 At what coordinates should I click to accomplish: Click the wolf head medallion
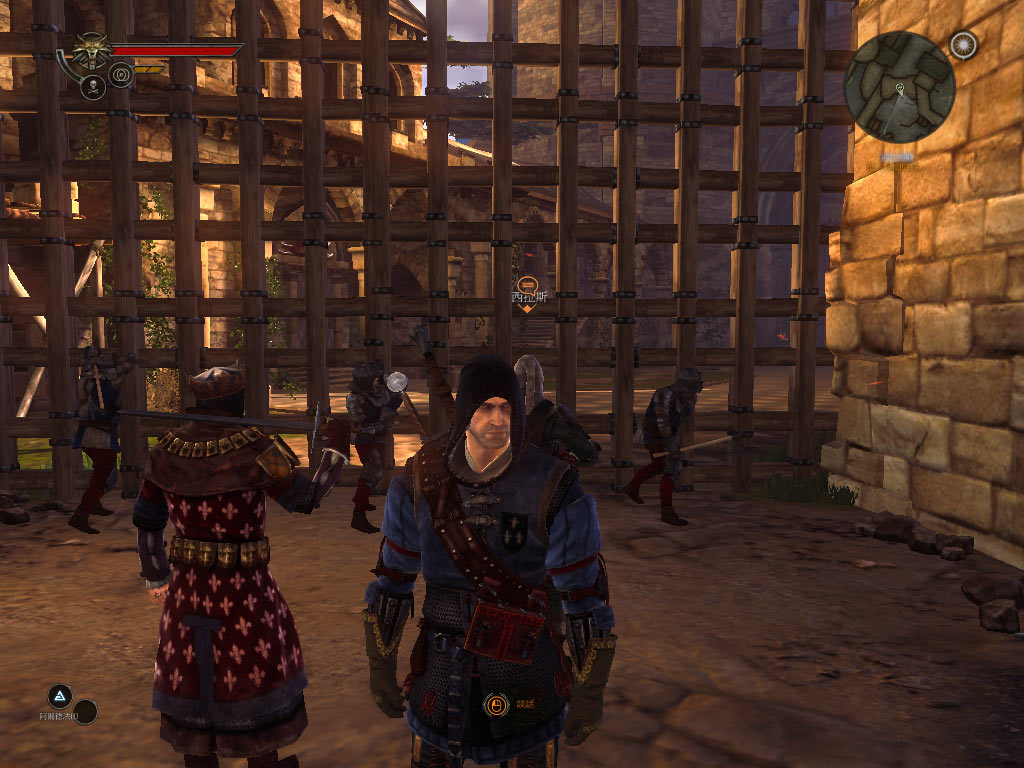(90, 50)
